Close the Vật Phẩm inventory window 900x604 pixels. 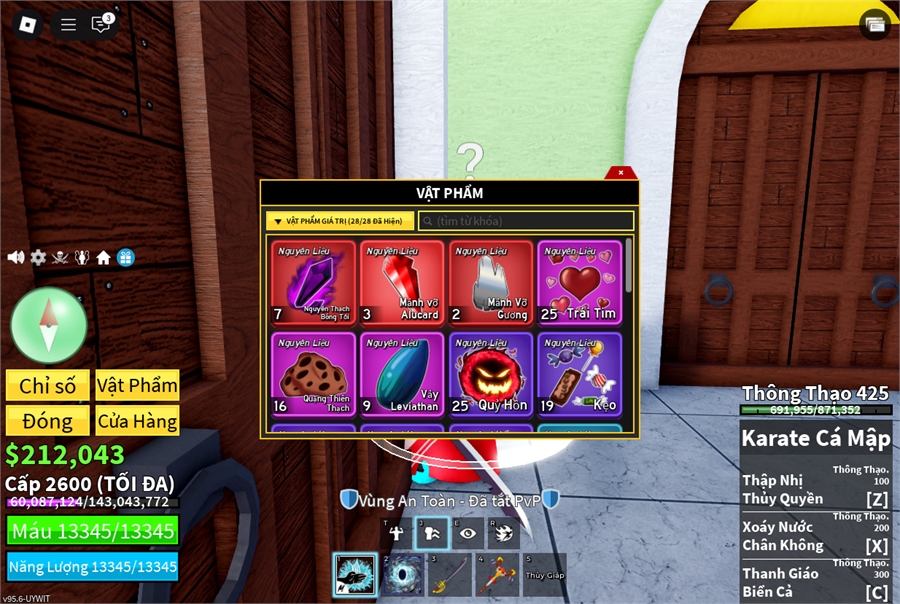621,172
